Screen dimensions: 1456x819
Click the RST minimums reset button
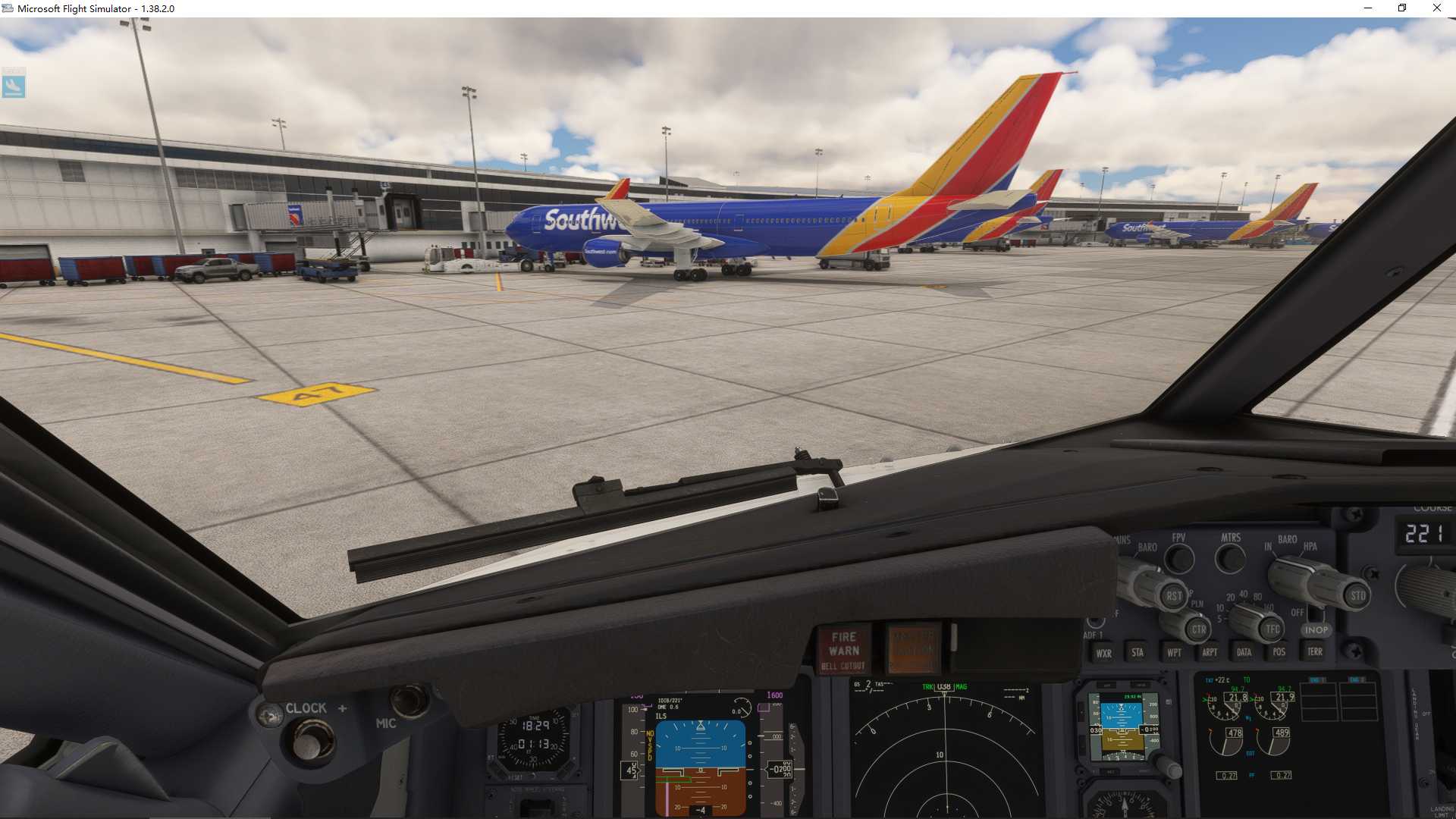point(1174,596)
